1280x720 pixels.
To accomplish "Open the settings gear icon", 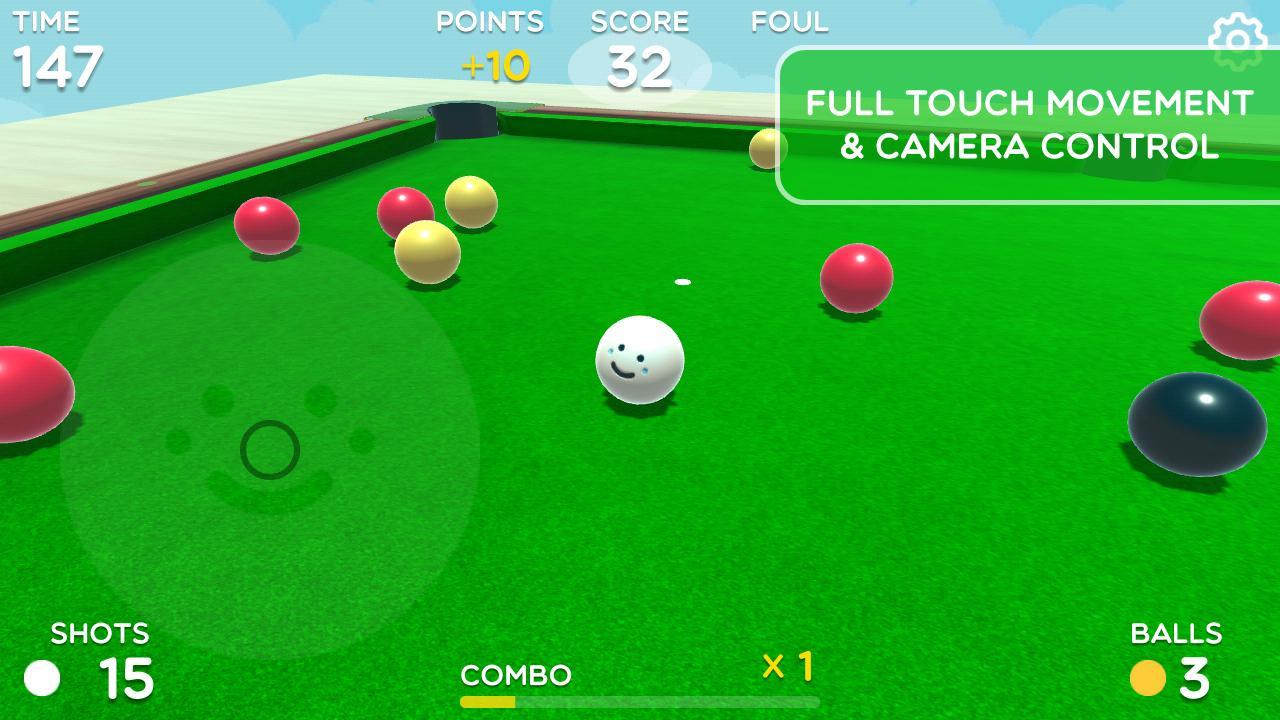I will click(x=1237, y=39).
